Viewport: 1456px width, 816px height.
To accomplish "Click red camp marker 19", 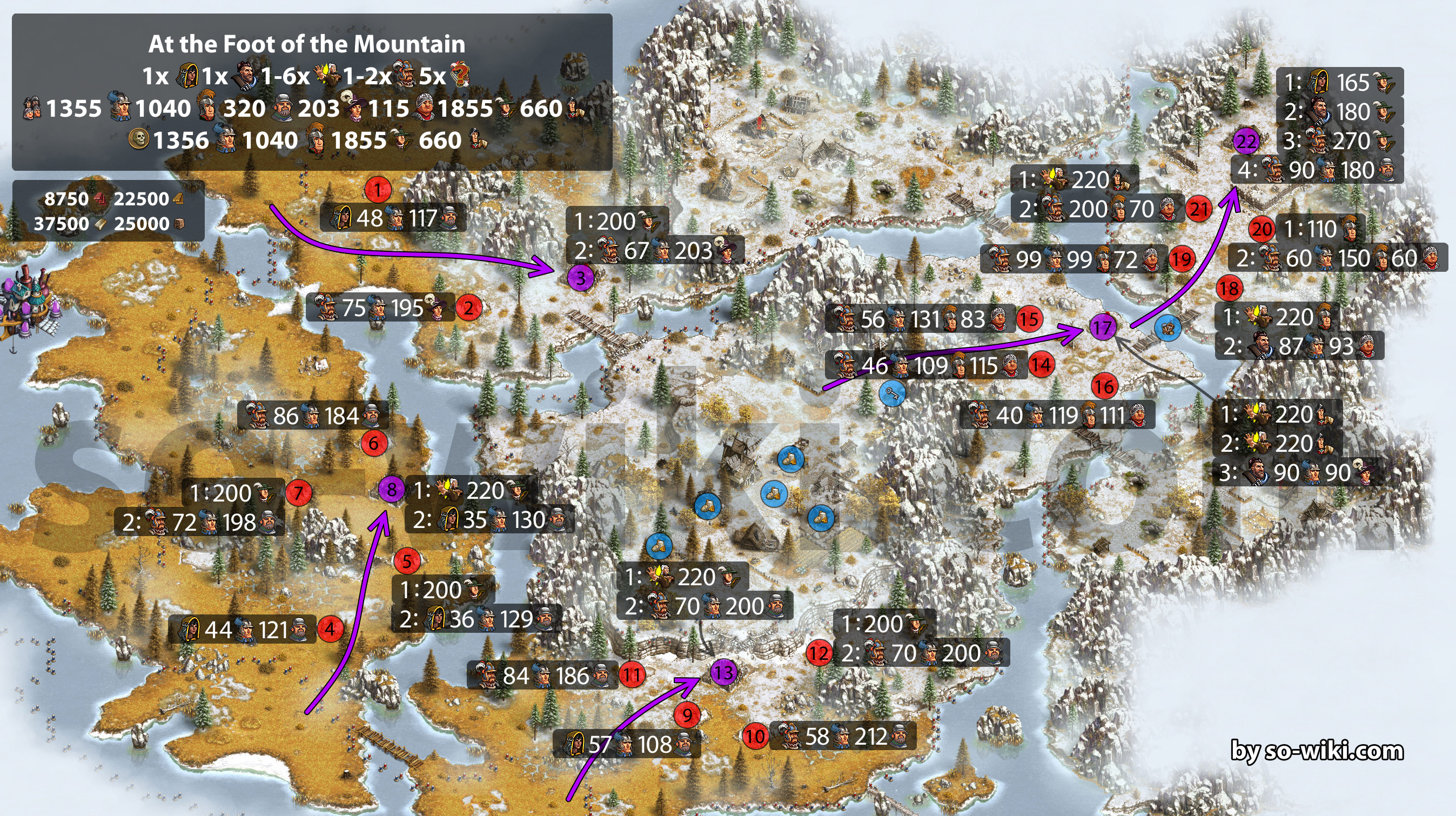I will (x=1182, y=259).
